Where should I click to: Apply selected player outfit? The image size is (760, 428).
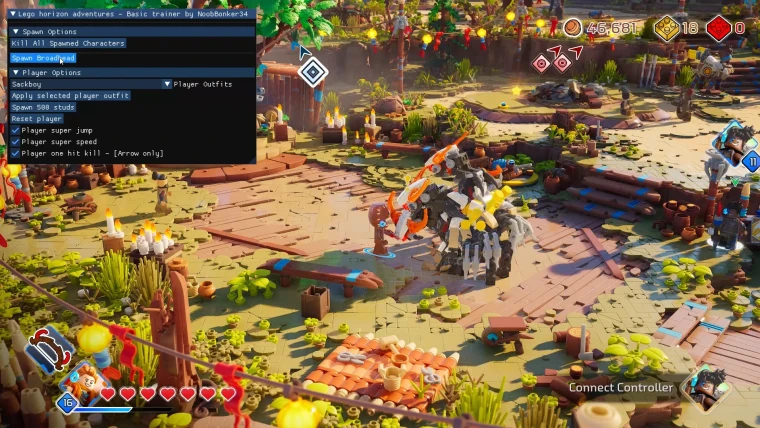(70, 96)
